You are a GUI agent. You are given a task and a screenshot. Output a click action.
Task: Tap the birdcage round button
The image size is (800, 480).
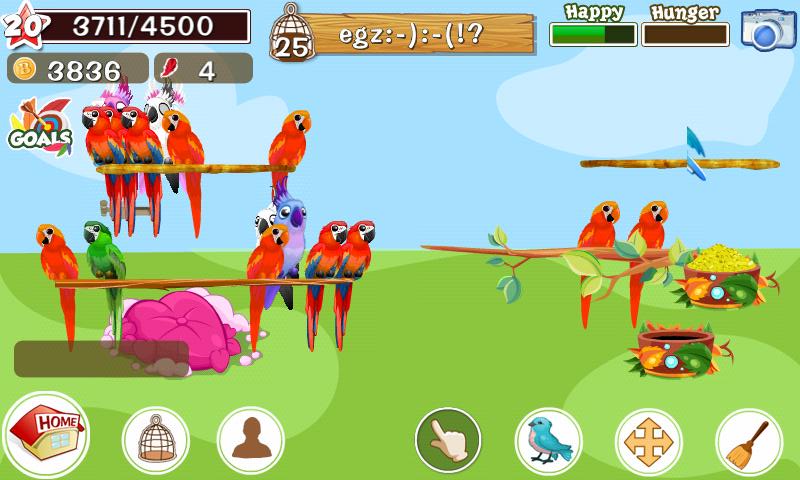[x=155, y=440]
